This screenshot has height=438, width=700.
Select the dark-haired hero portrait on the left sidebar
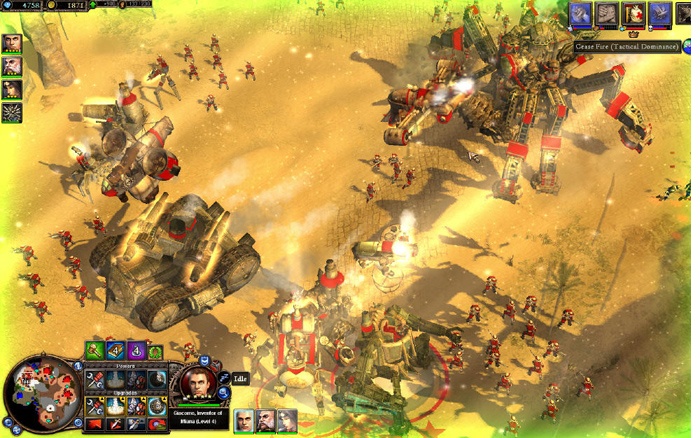pyautogui.click(x=12, y=43)
